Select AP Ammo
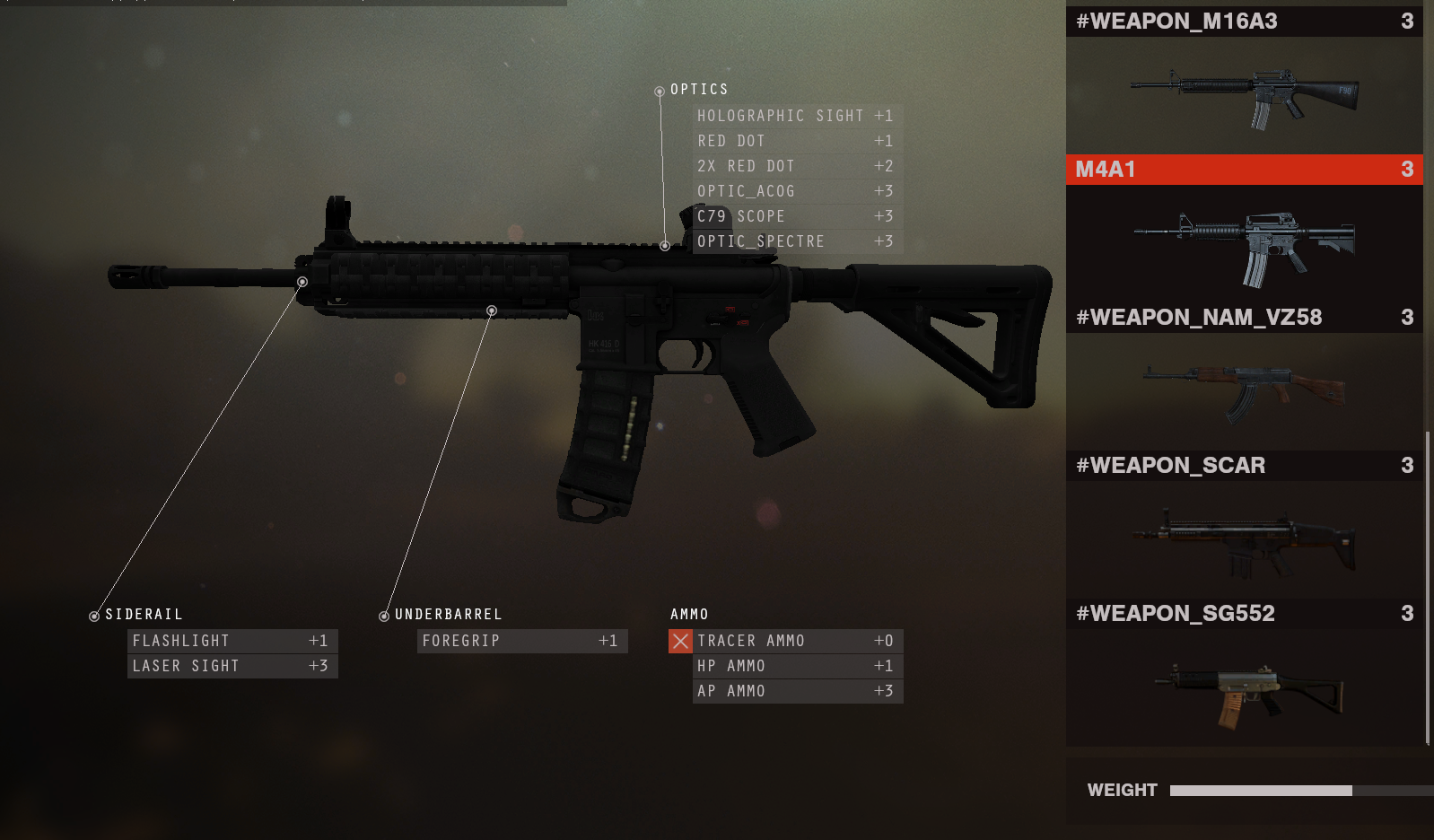Image resolution: width=1434 pixels, height=840 pixels. tap(797, 691)
